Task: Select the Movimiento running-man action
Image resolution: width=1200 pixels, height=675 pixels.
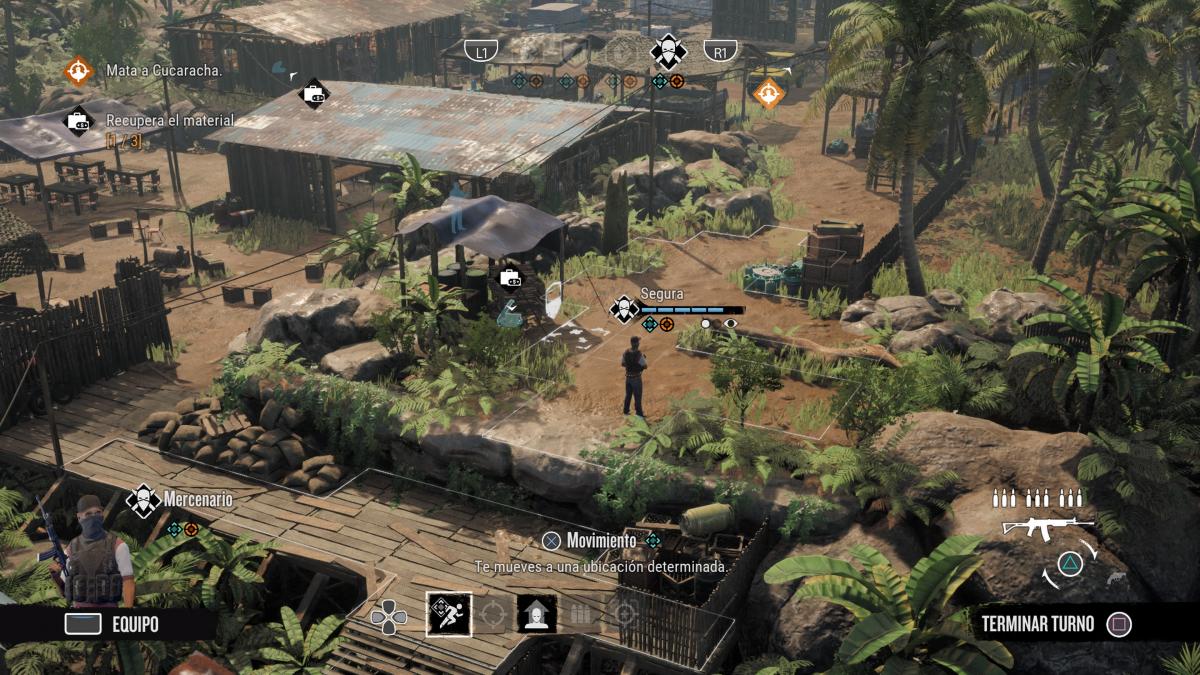Action: pyautogui.click(x=449, y=614)
